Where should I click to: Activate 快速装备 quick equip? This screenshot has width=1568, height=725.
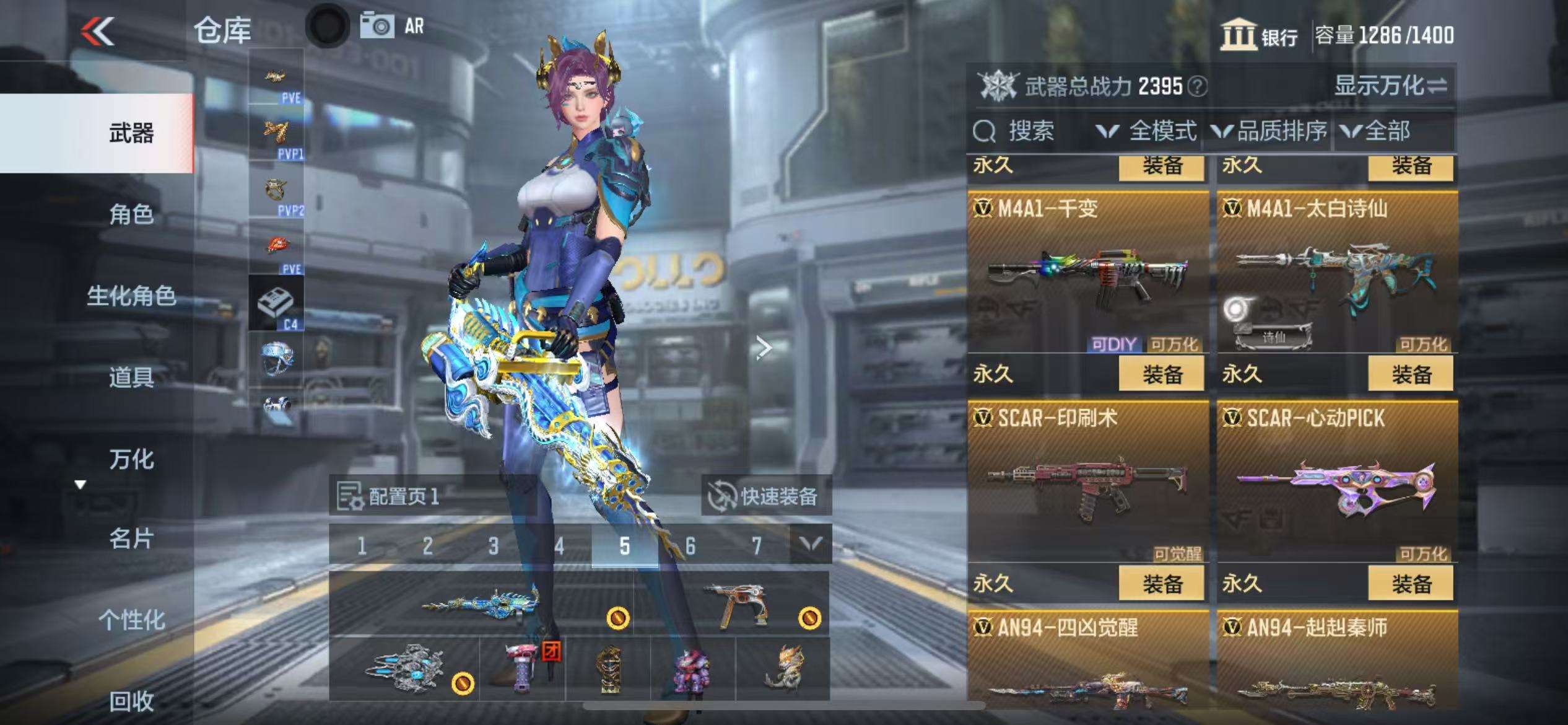coord(765,496)
